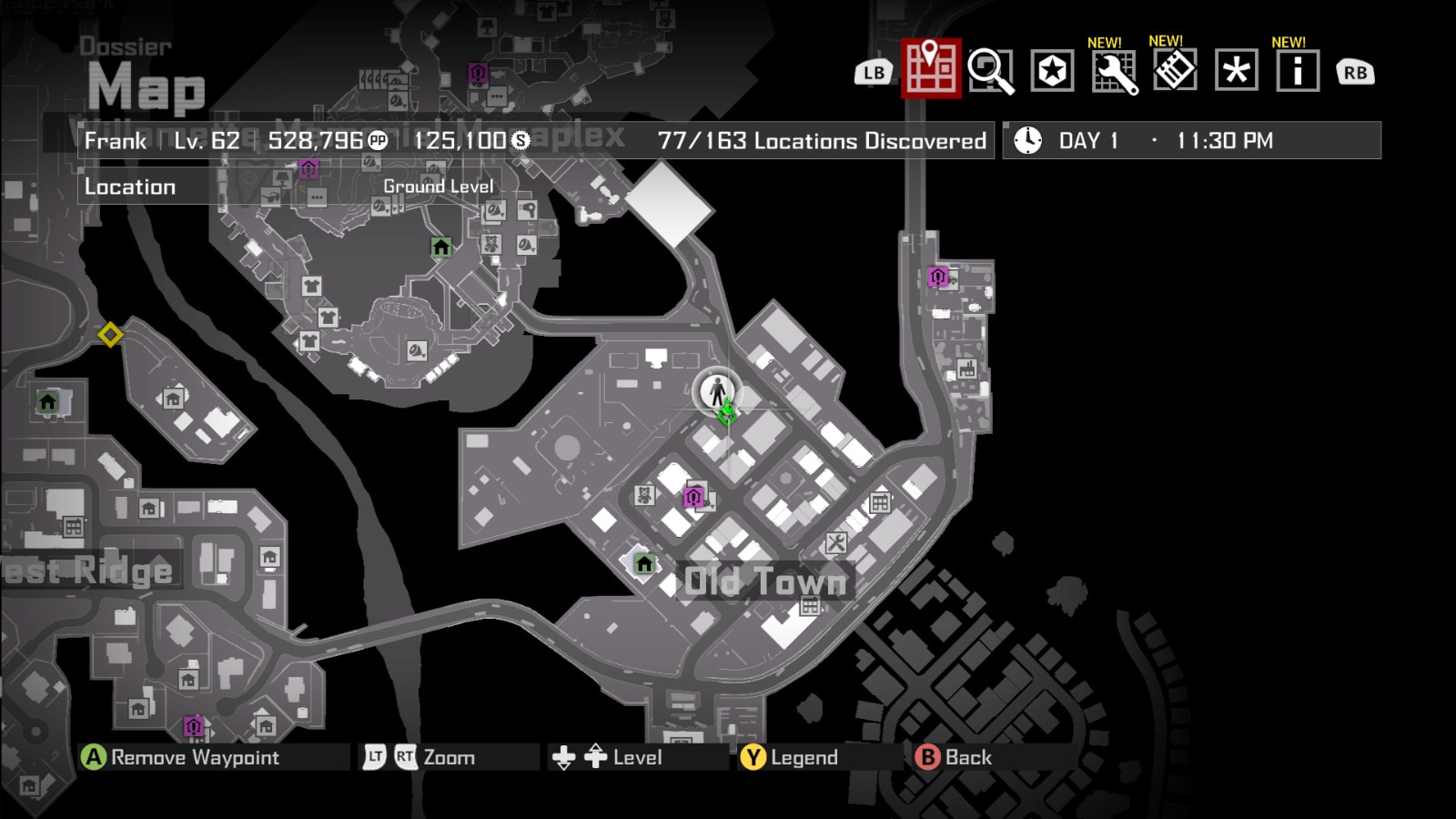Click the star emblem icon in the toolbar

1051,70
